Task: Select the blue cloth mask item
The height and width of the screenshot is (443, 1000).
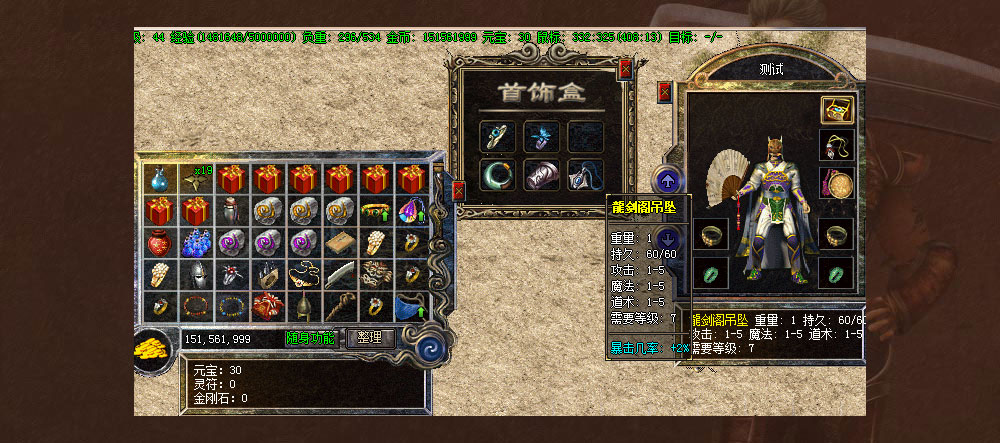Action: point(411,306)
